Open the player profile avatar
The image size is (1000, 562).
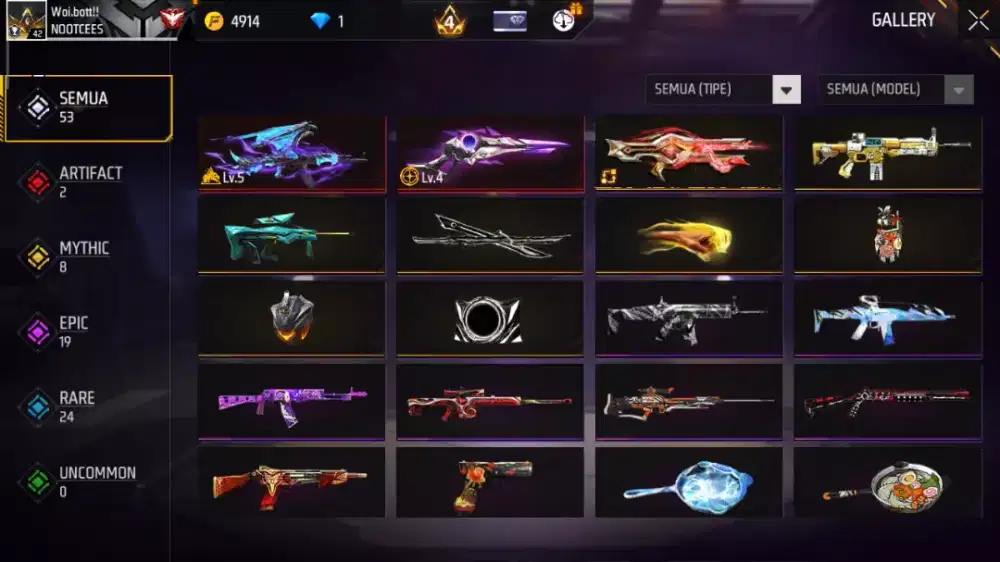tap(26, 21)
